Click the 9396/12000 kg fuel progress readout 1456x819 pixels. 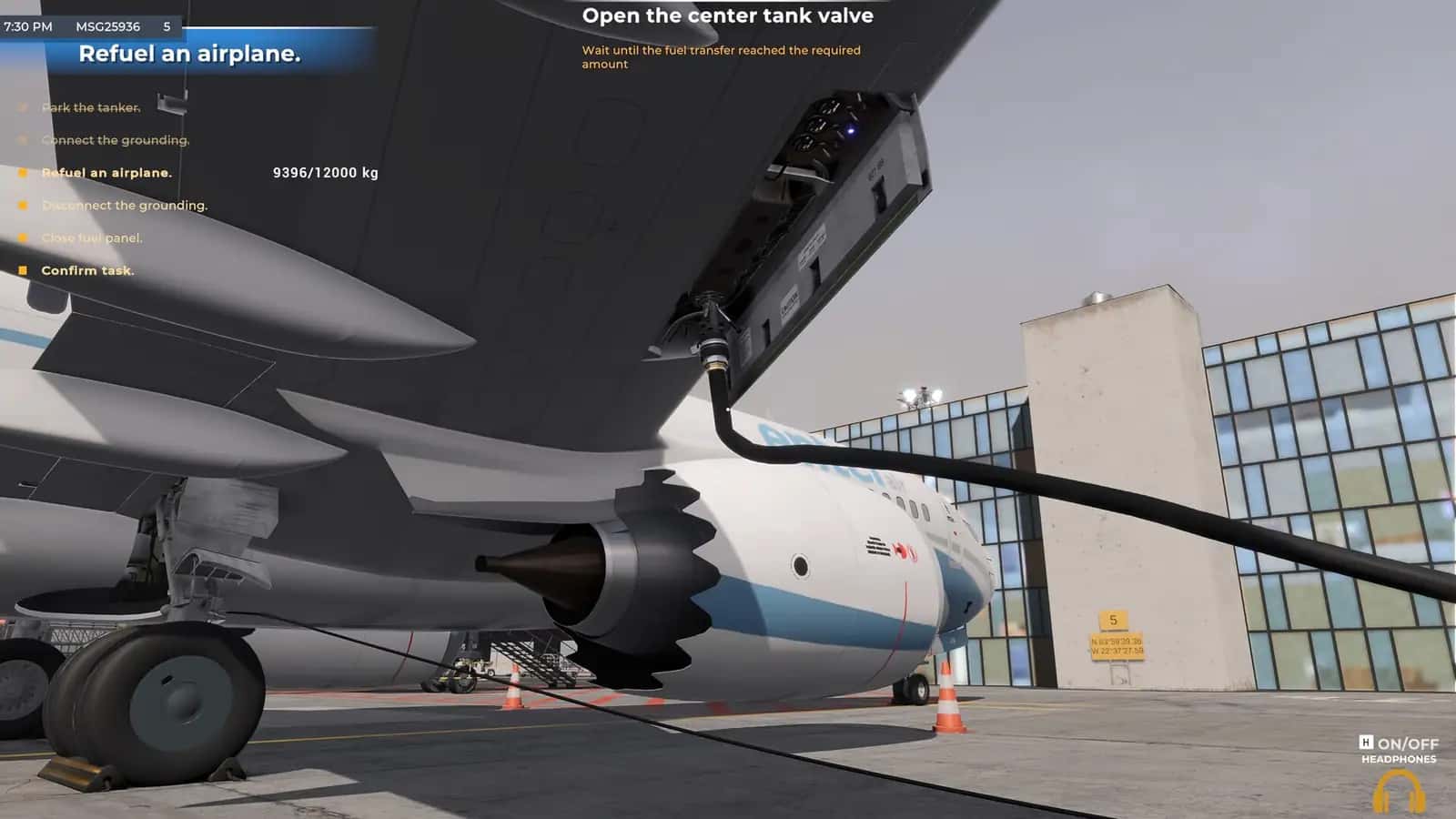point(326,173)
